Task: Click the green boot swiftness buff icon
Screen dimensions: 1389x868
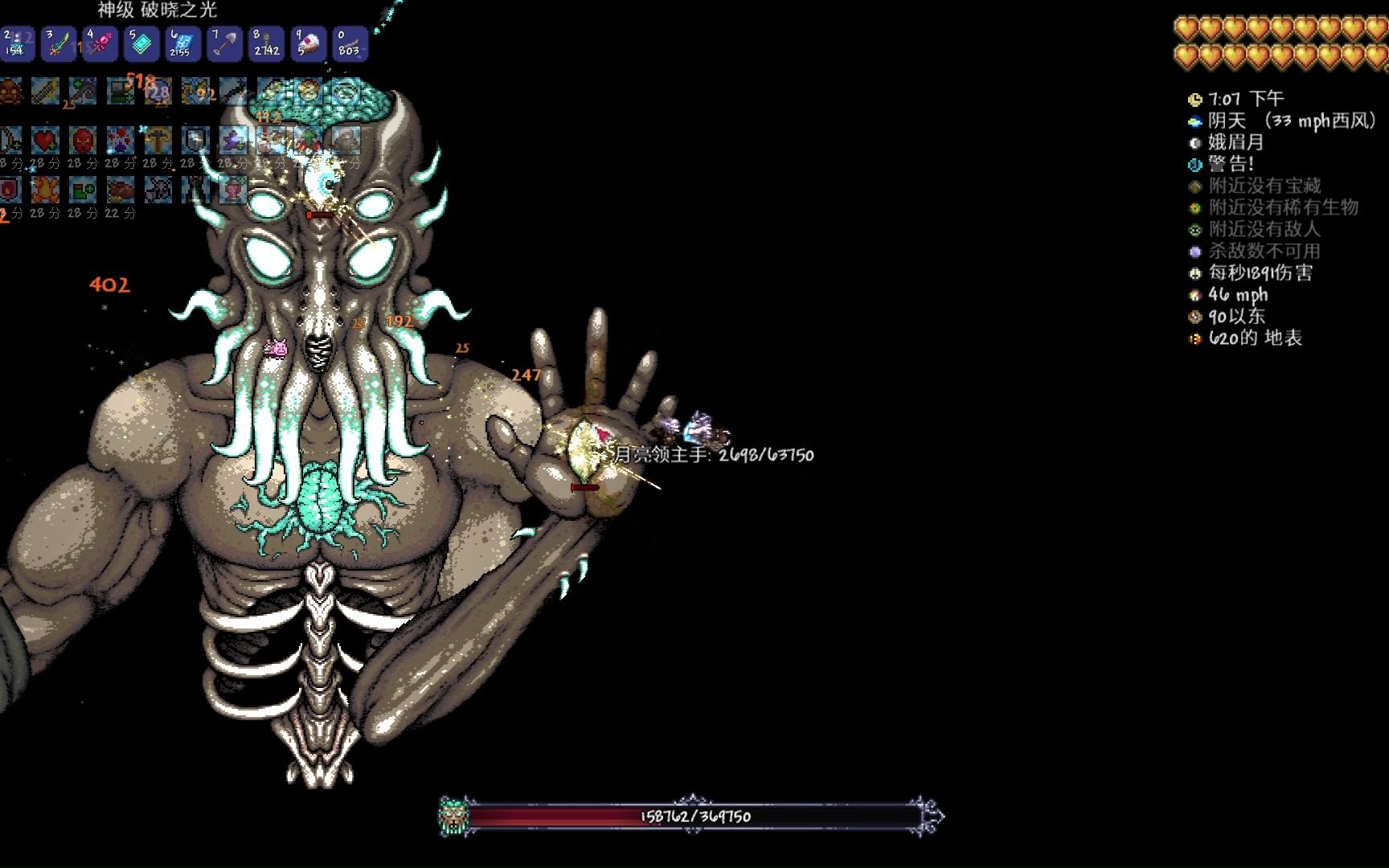Action: pos(83,190)
